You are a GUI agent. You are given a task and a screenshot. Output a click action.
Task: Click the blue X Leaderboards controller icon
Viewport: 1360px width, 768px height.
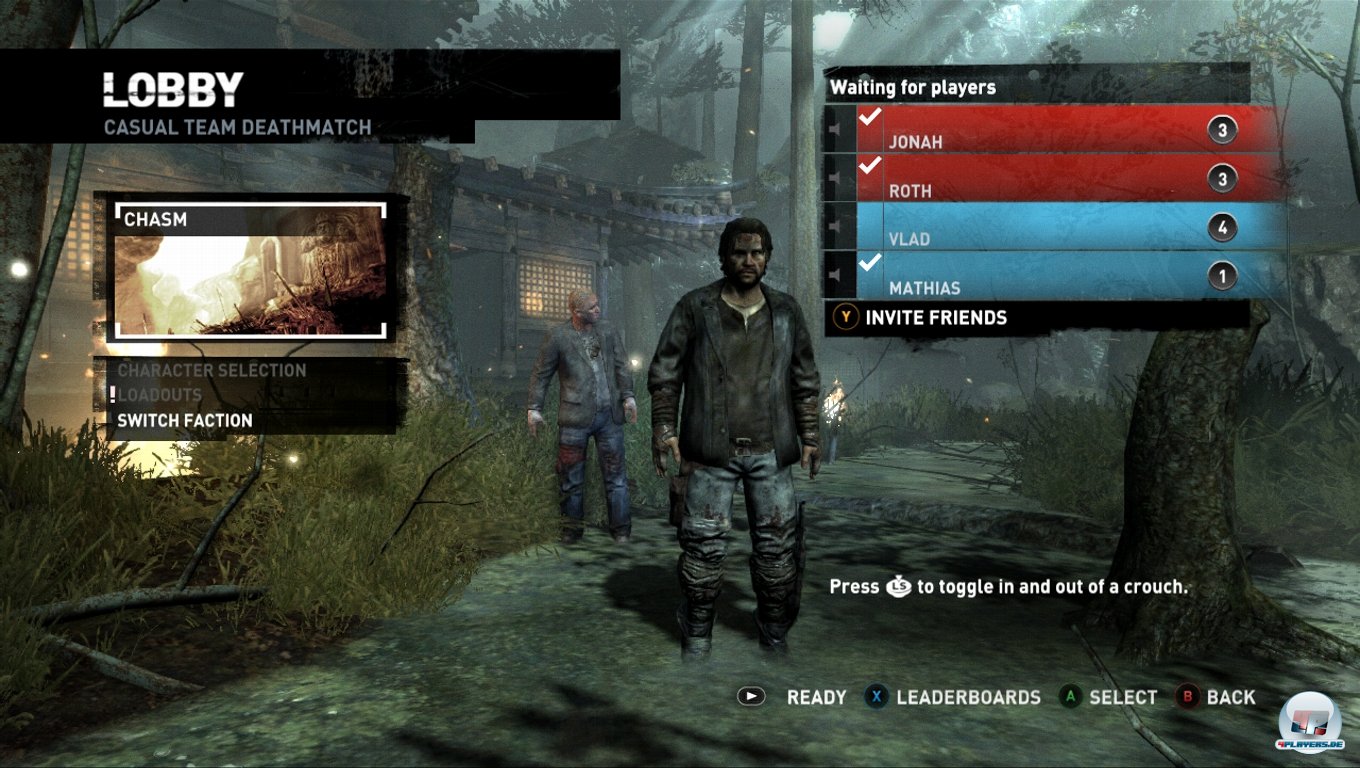click(x=878, y=697)
